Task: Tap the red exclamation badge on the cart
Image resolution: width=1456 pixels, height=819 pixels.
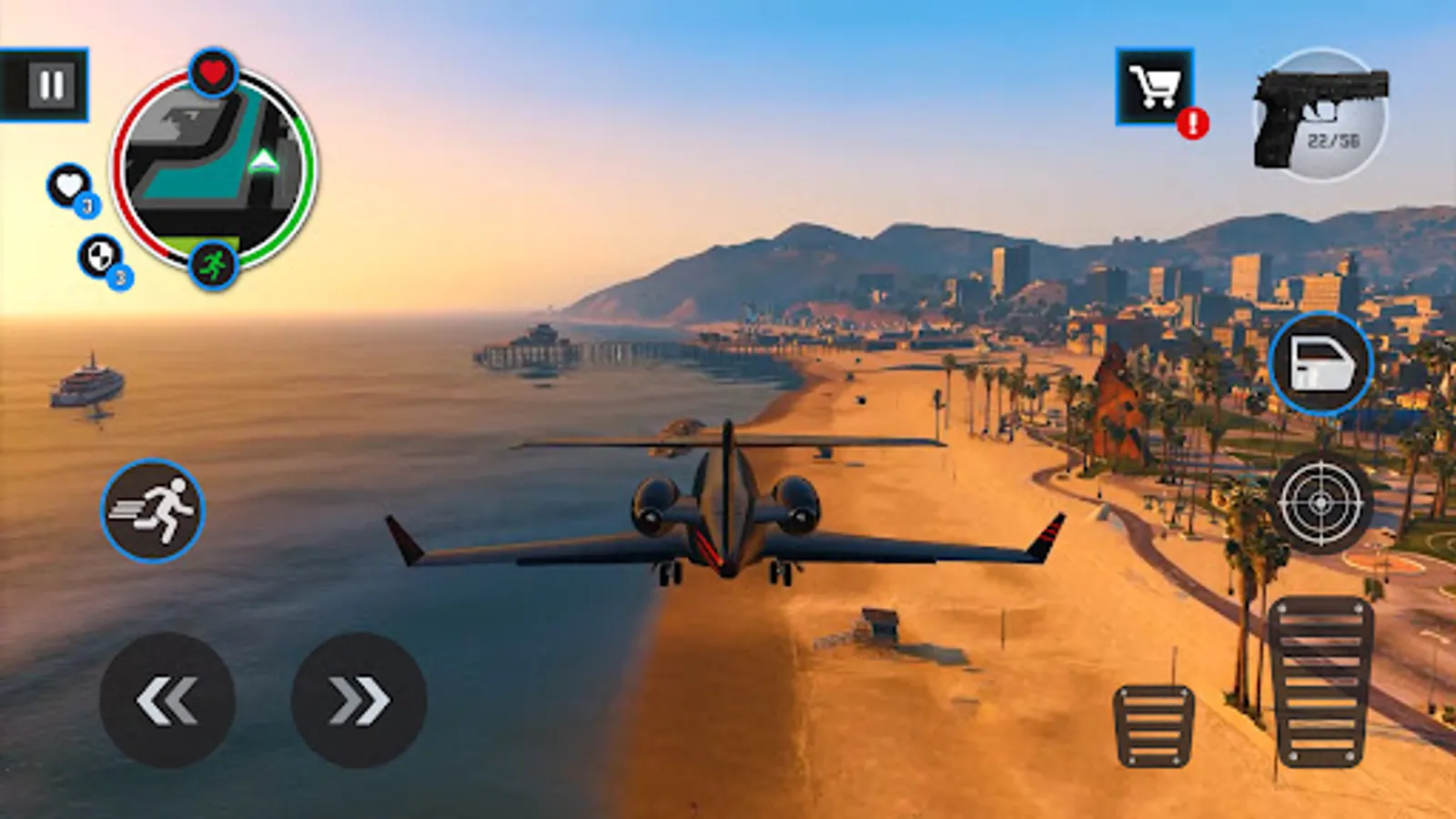Action: pos(1194,119)
